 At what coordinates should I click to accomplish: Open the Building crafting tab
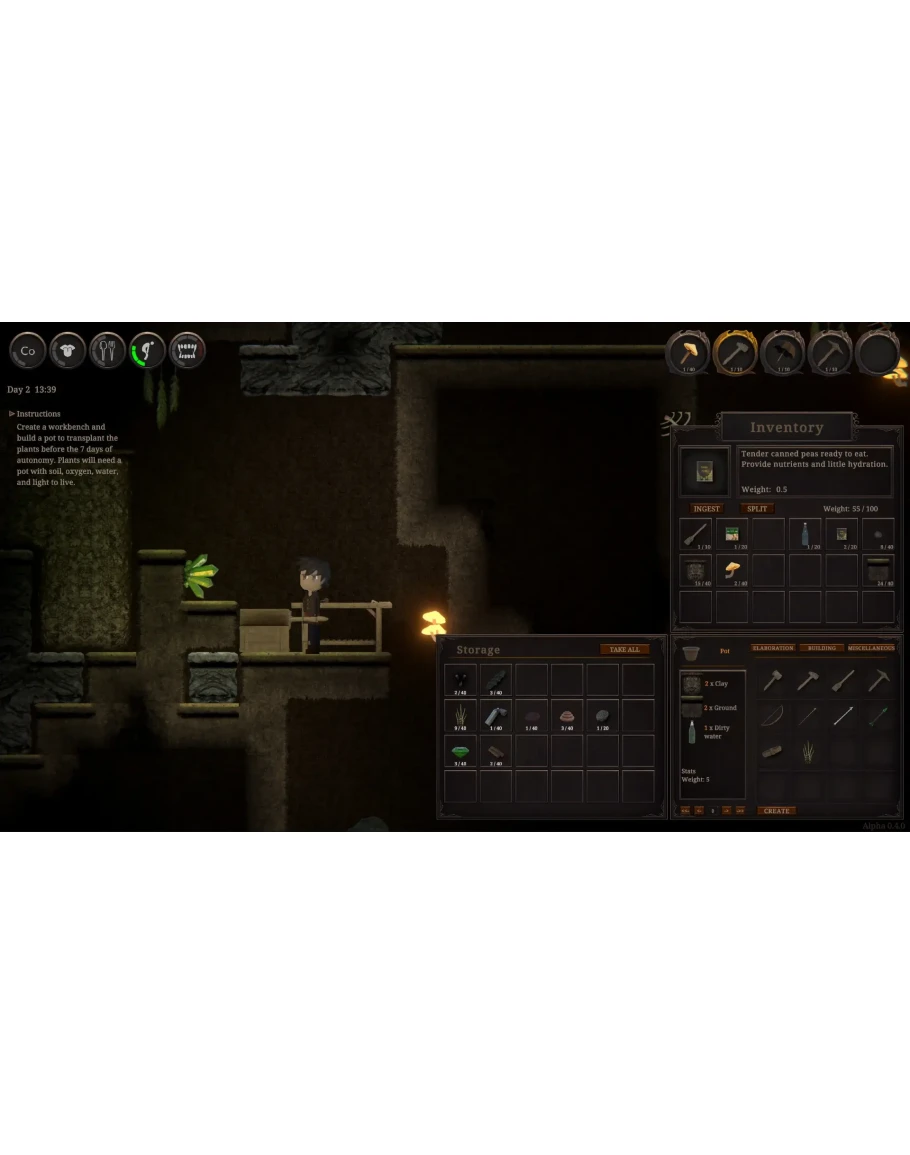[x=821, y=648]
